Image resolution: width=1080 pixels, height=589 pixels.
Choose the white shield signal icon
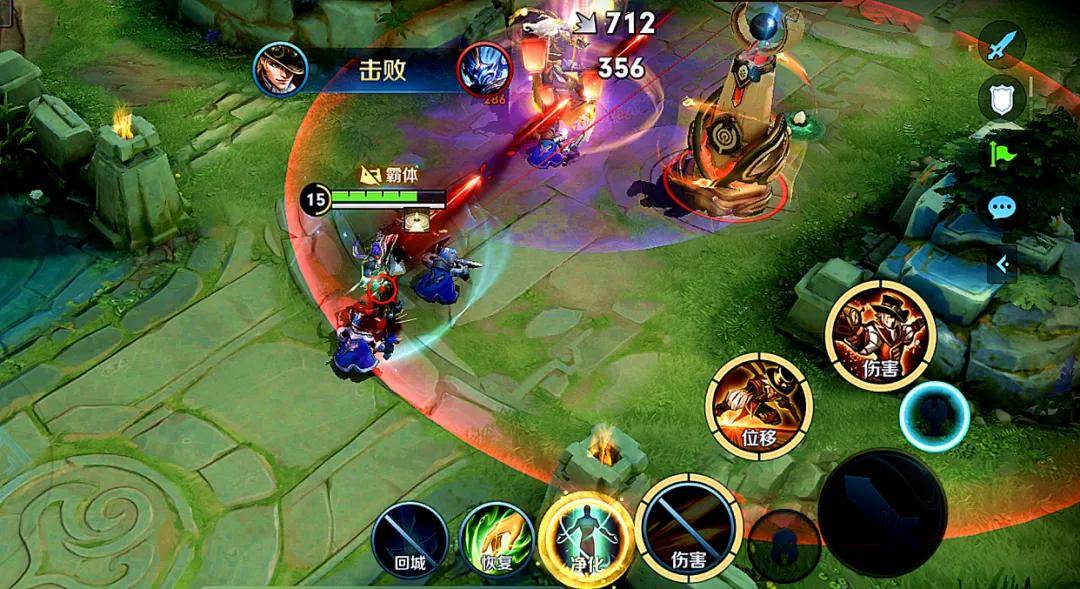pos(1001,98)
